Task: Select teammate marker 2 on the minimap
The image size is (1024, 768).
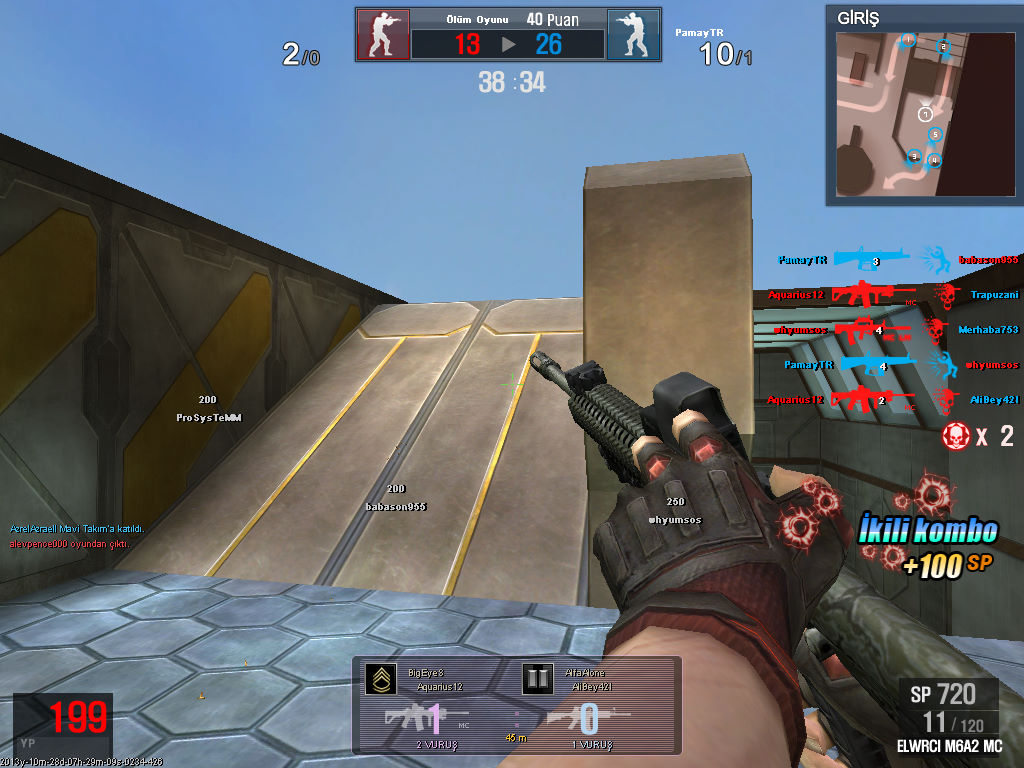Action: pyautogui.click(x=942, y=47)
